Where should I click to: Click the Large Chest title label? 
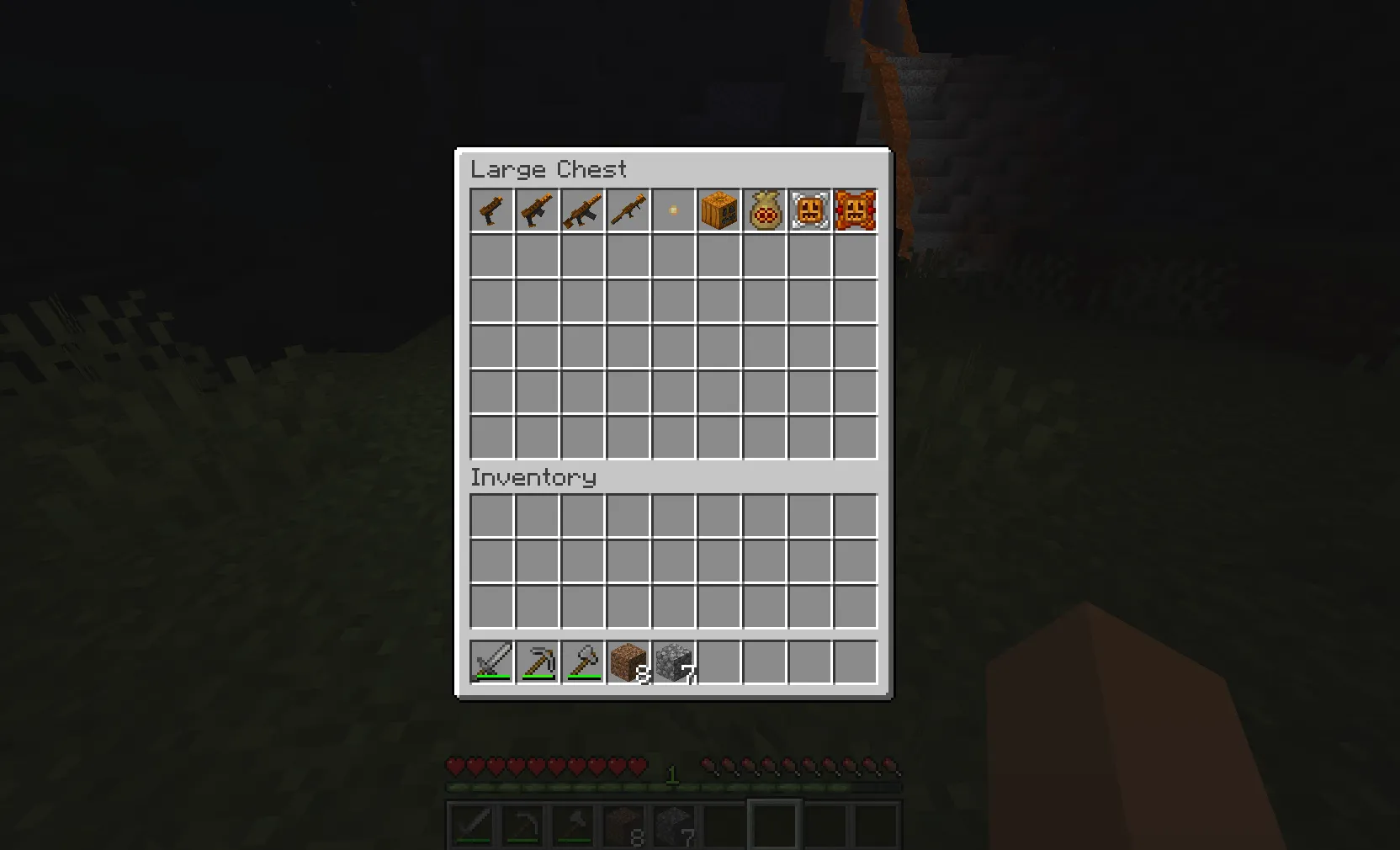click(x=549, y=169)
